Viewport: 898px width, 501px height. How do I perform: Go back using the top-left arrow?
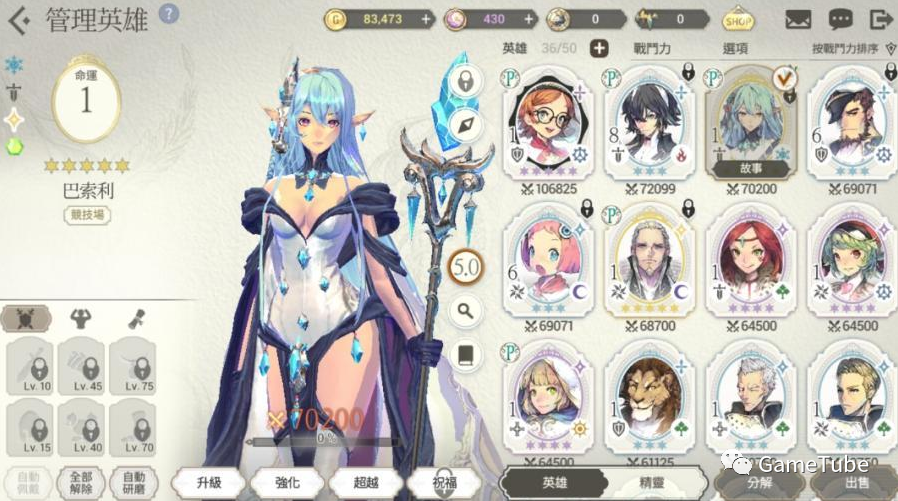18,19
